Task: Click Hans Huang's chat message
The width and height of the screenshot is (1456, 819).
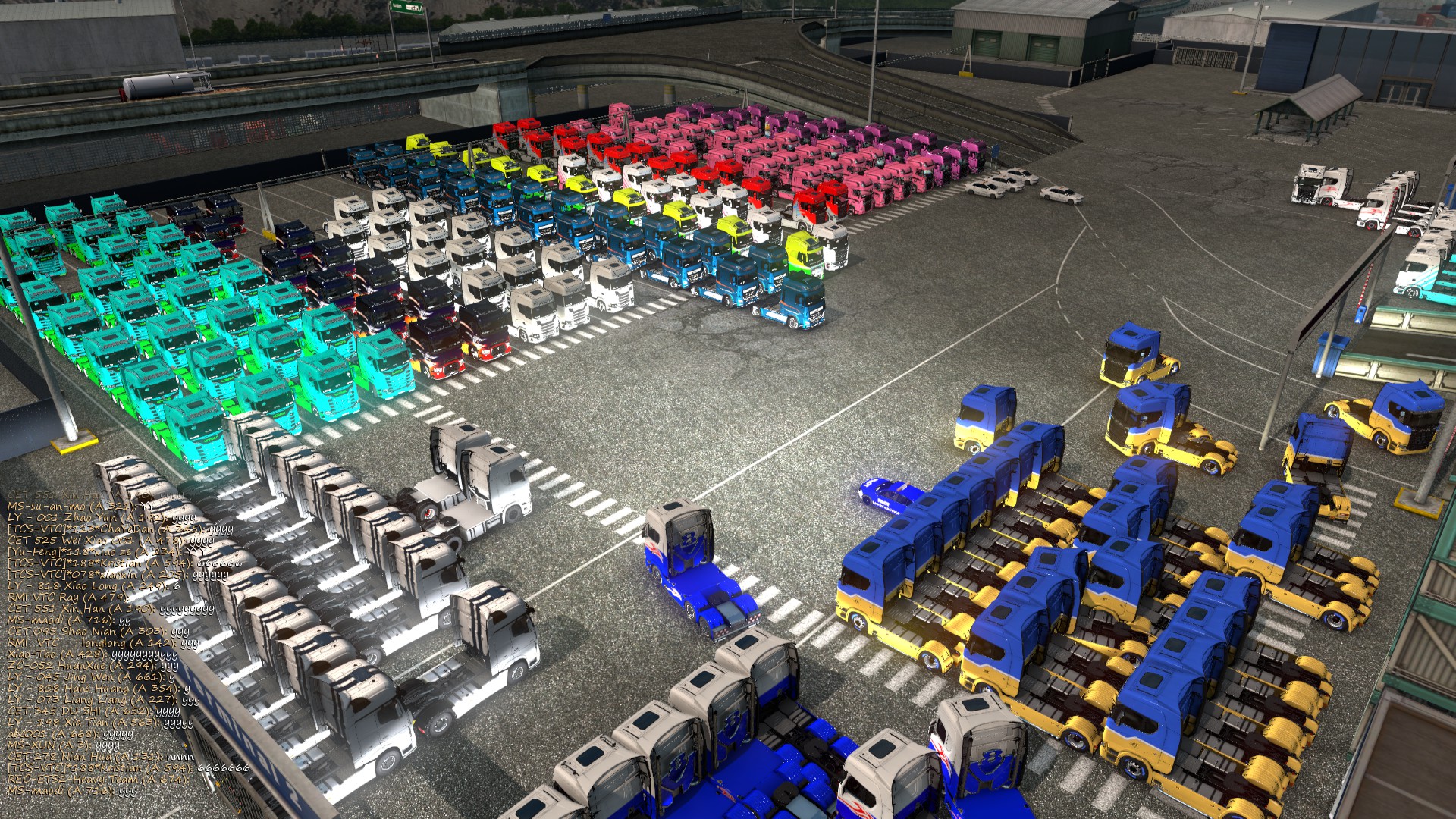Action: 99,688
